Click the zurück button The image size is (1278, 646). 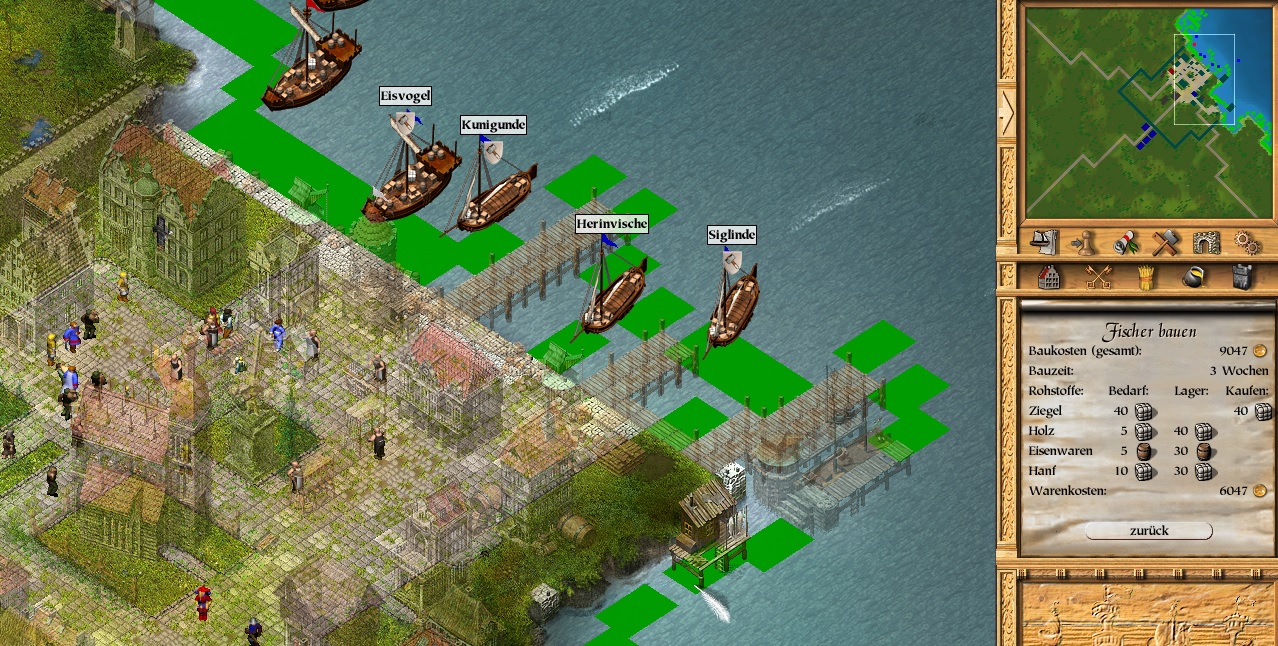1148,531
